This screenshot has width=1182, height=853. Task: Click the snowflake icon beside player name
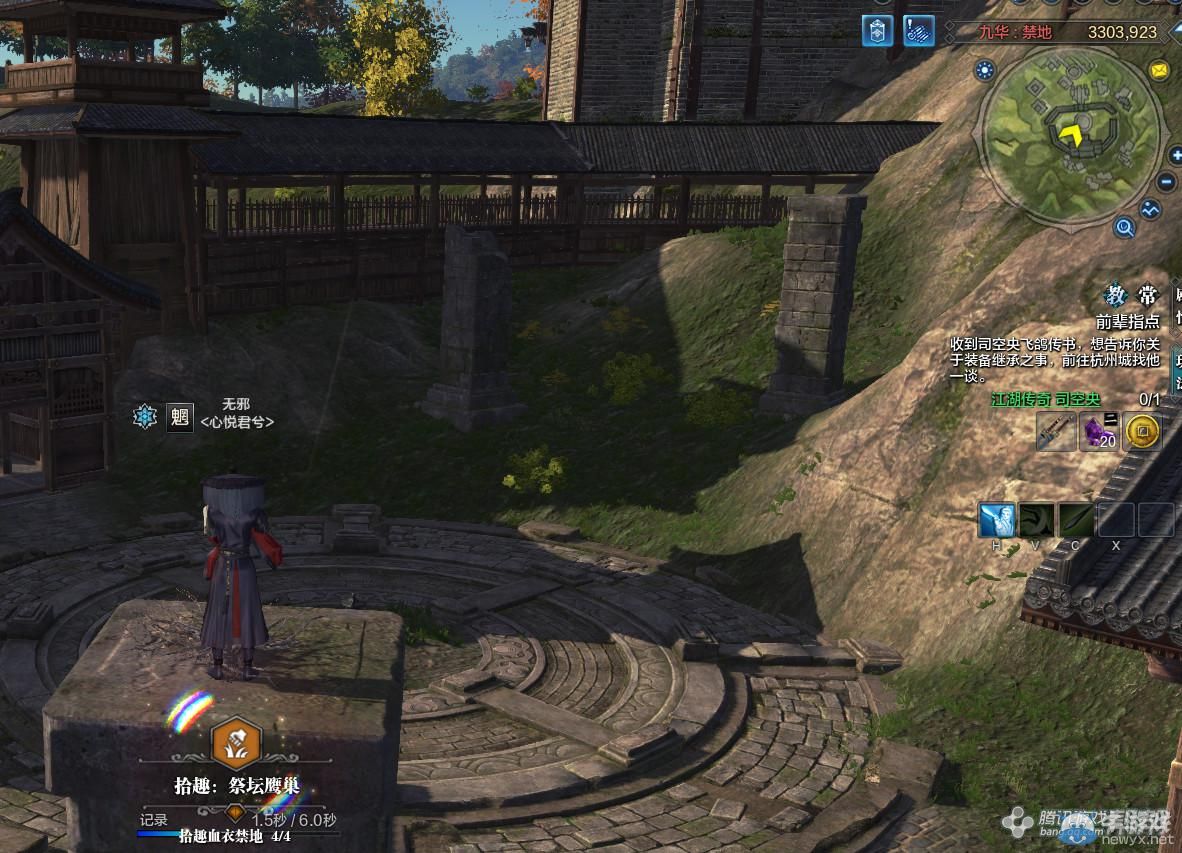145,416
